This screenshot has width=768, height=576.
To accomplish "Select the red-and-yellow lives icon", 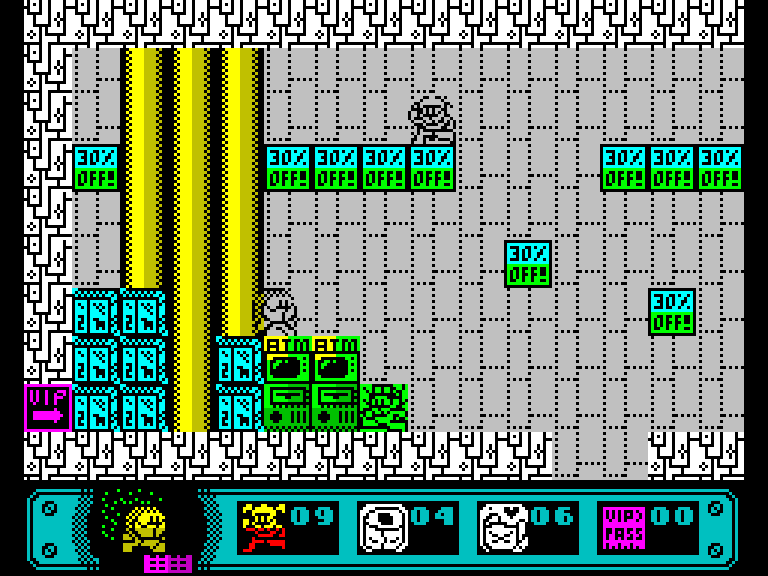I will pyautogui.click(x=263, y=527).
